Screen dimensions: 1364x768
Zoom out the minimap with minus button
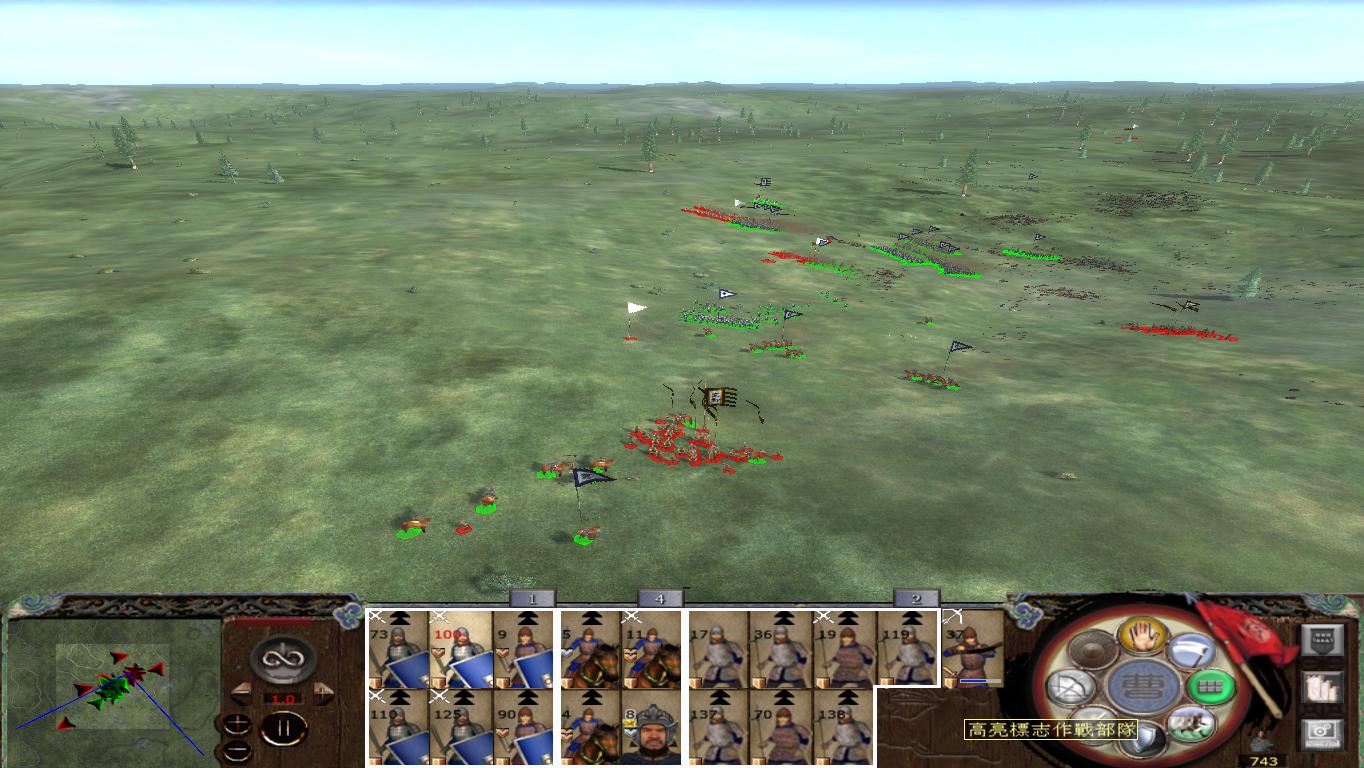238,750
